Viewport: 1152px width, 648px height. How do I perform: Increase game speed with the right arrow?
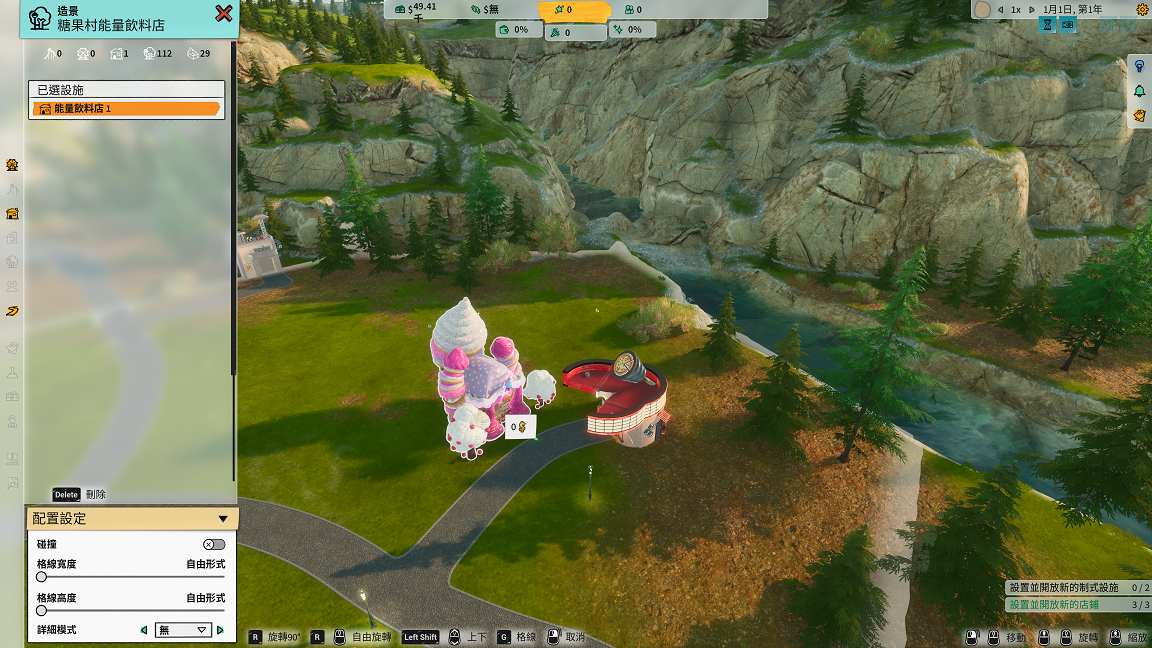[1030, 9]
